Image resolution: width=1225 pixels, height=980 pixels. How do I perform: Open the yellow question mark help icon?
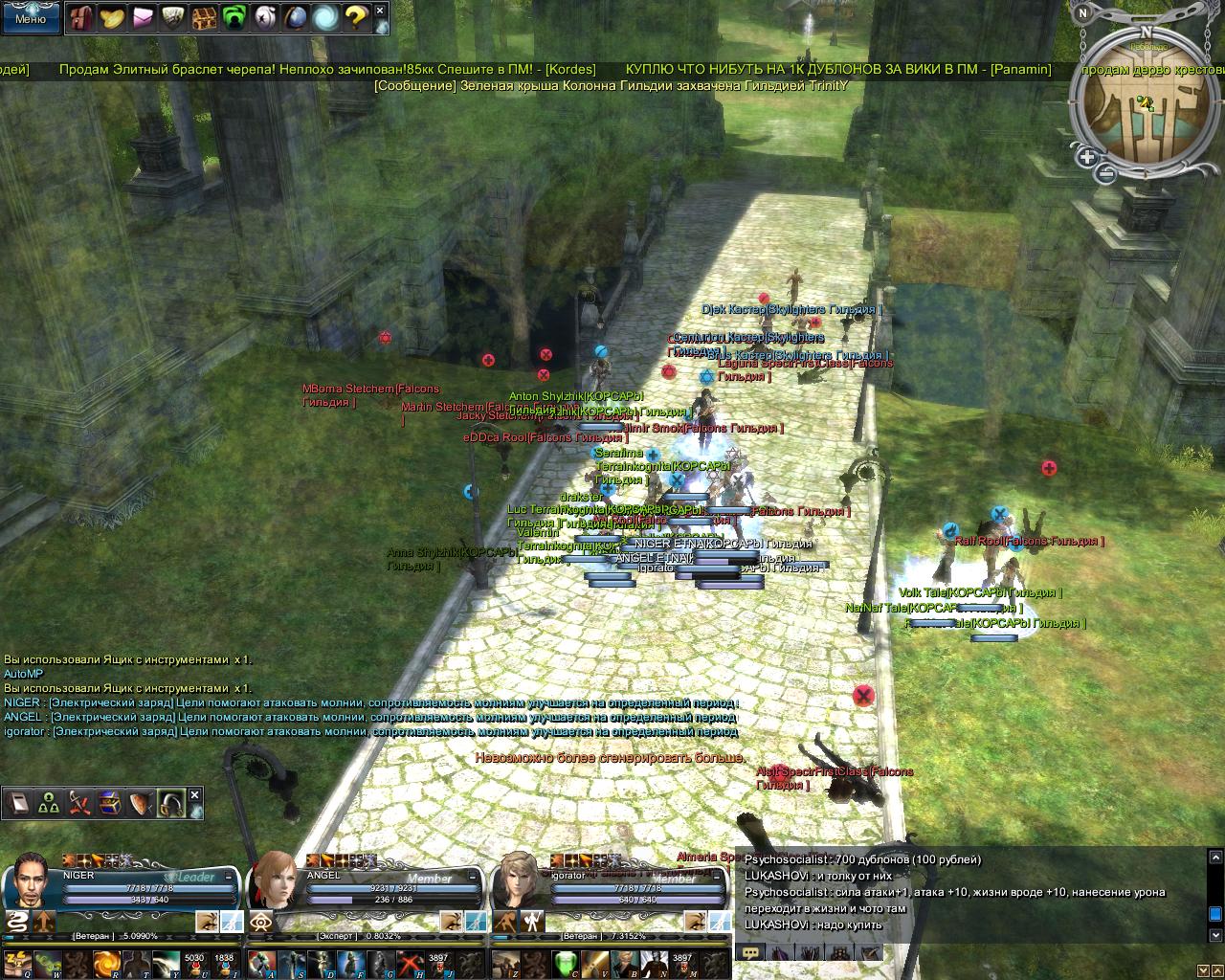click(x=356, y=17)
